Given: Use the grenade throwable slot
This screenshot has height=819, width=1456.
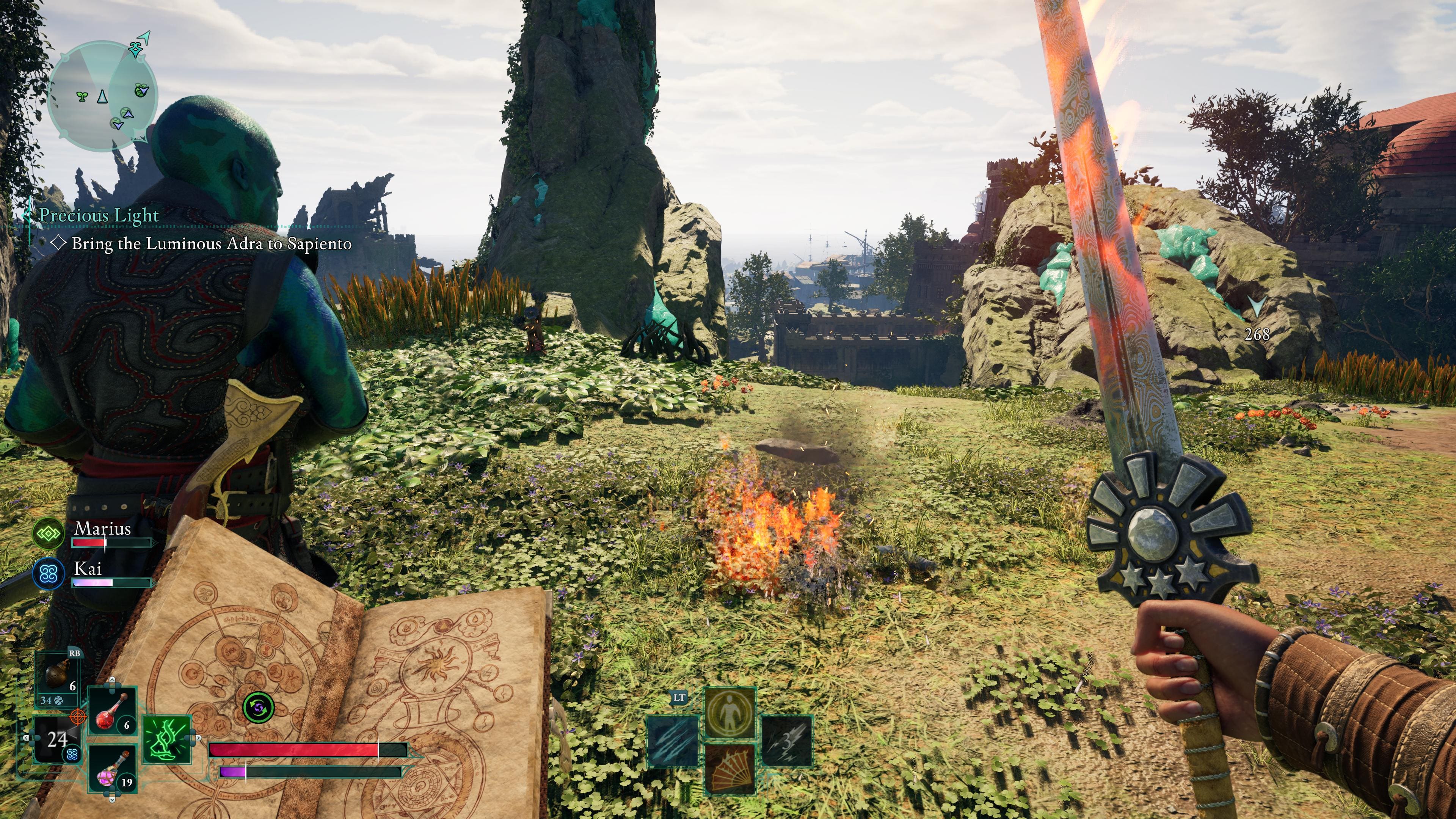Looking at the screenshot, I should (58, 676).
